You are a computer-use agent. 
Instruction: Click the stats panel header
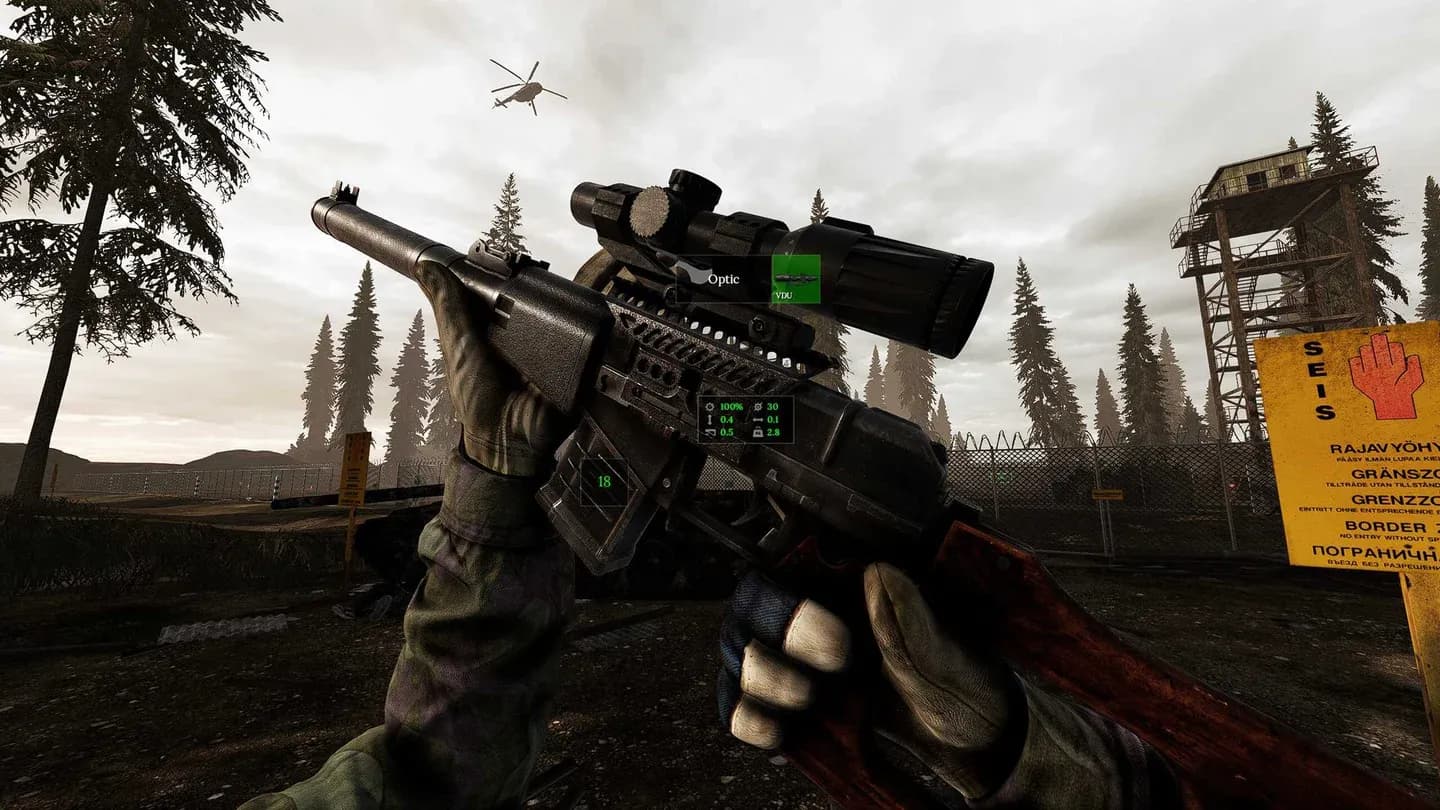(x=745, y=398)
